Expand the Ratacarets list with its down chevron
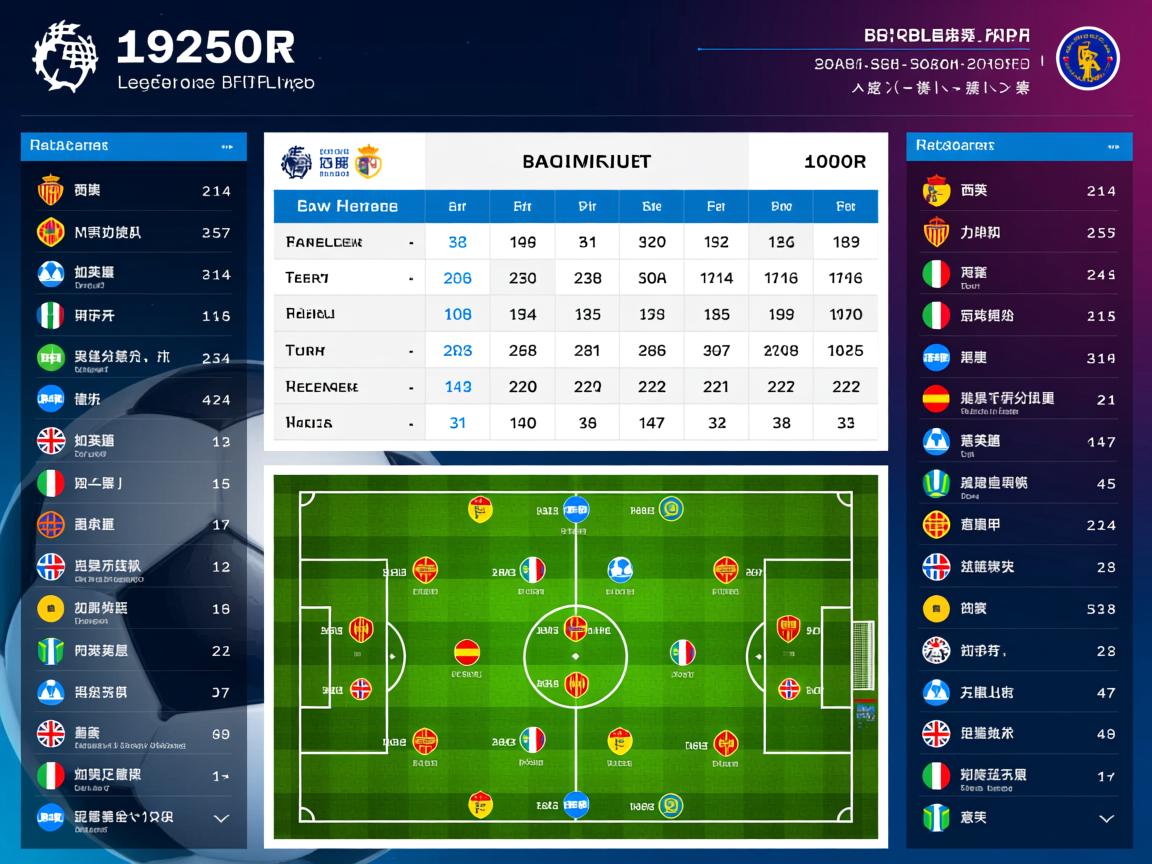1152x864 pixels. [x=1106, y=818]
